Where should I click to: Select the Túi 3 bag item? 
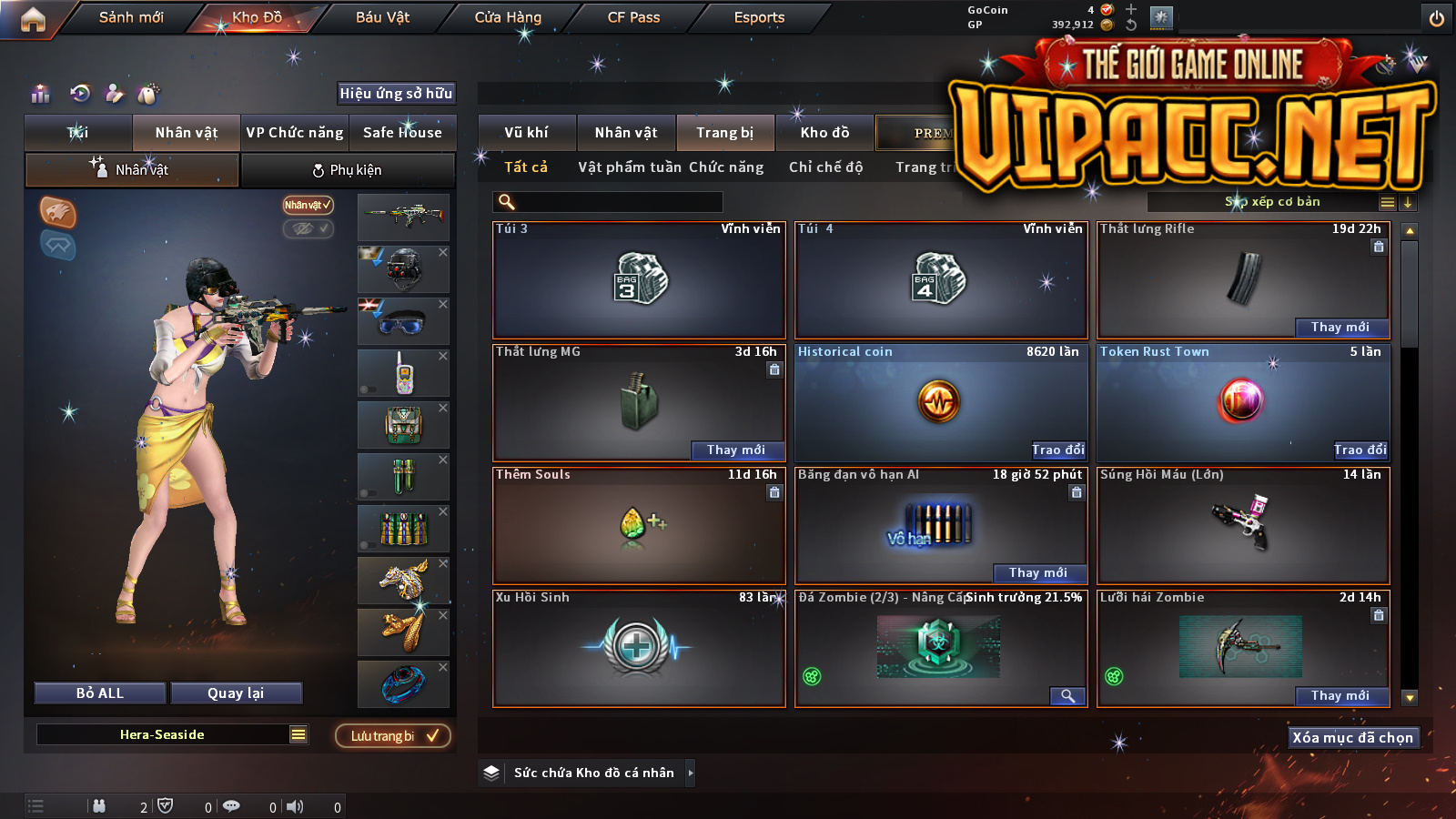pyautogui.click(x=639, y=280)
